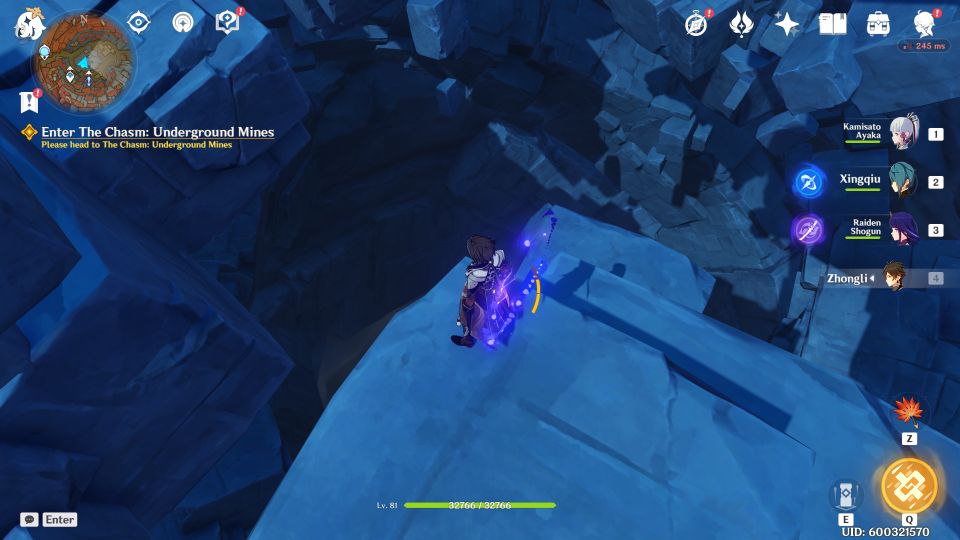Image resolution: width=960 pixels, height=540 pixels.
Task: Open the inventory backpack icon
Action: point(878,24)
